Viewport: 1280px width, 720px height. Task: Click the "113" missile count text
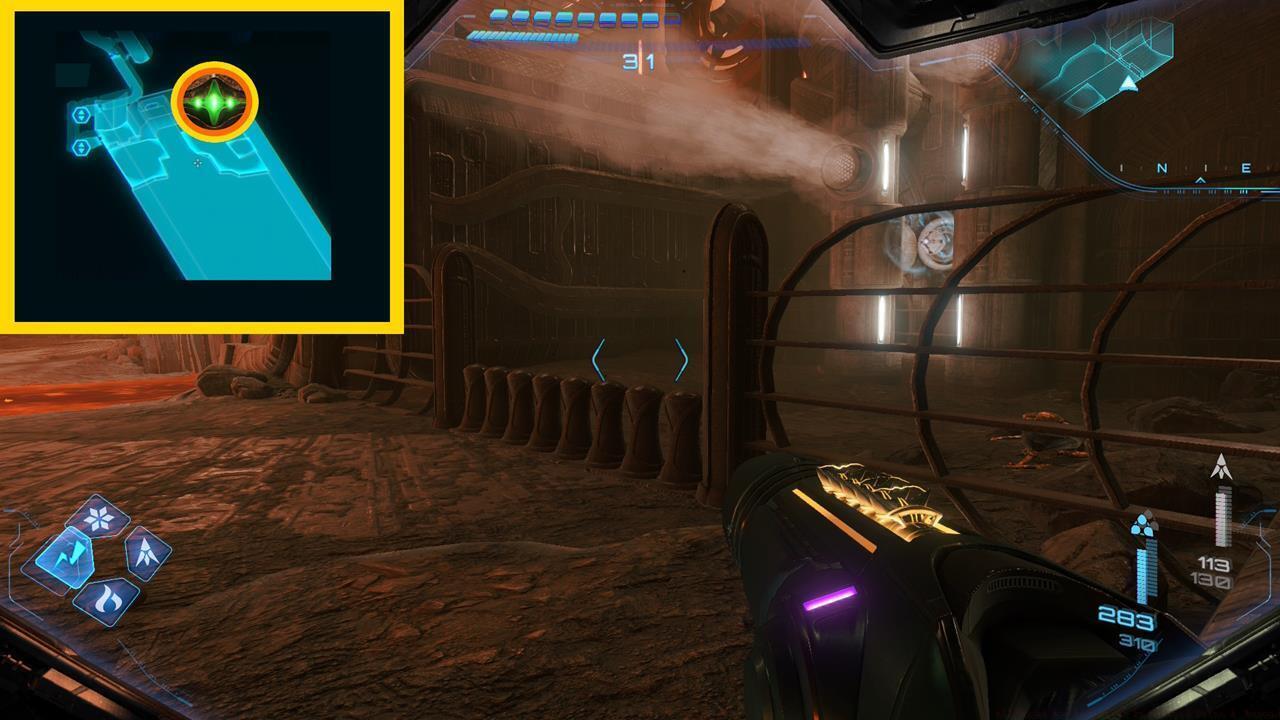point(1213,564)
